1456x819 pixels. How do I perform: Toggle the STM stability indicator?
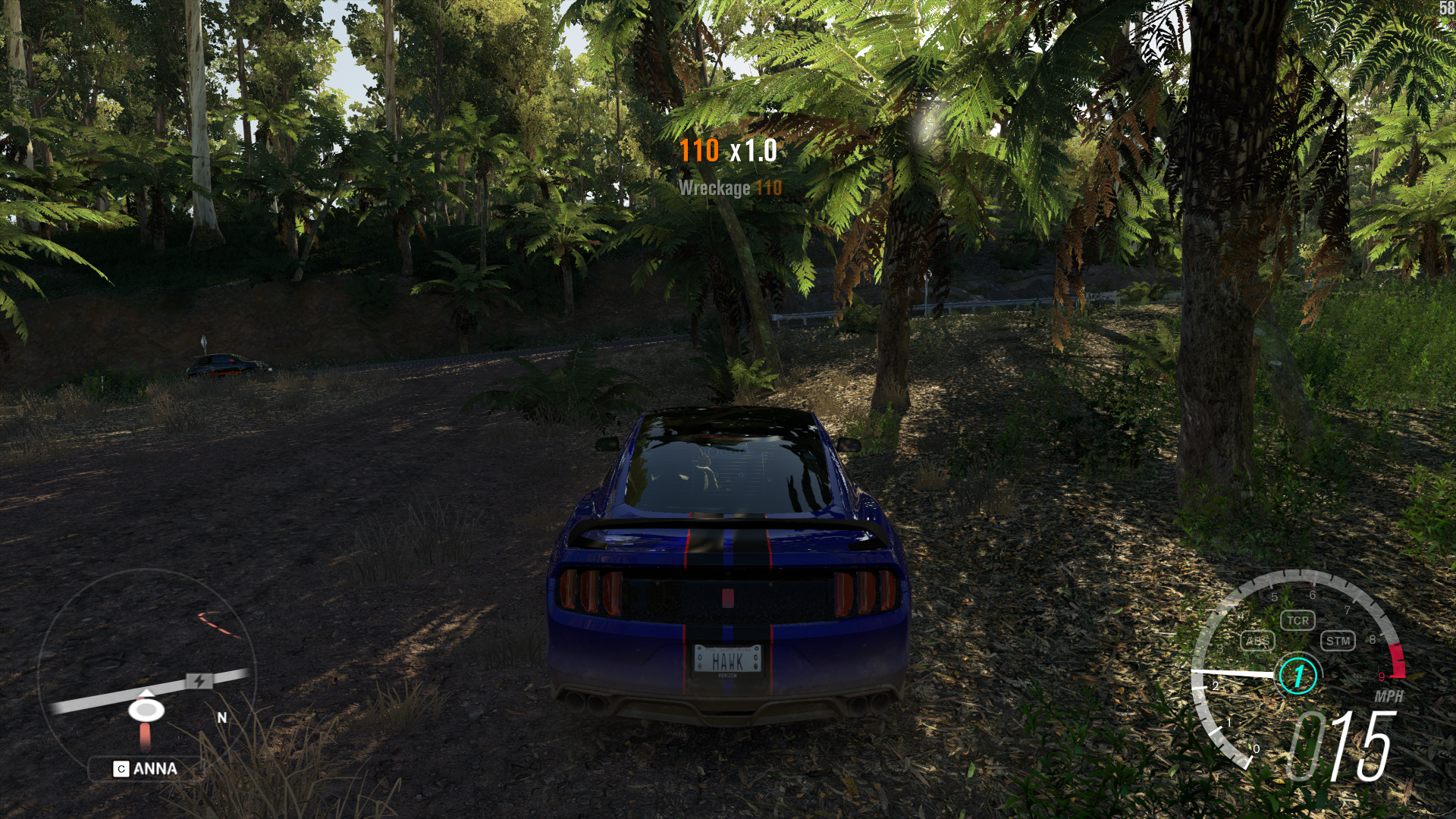(x=1338, y=641)
